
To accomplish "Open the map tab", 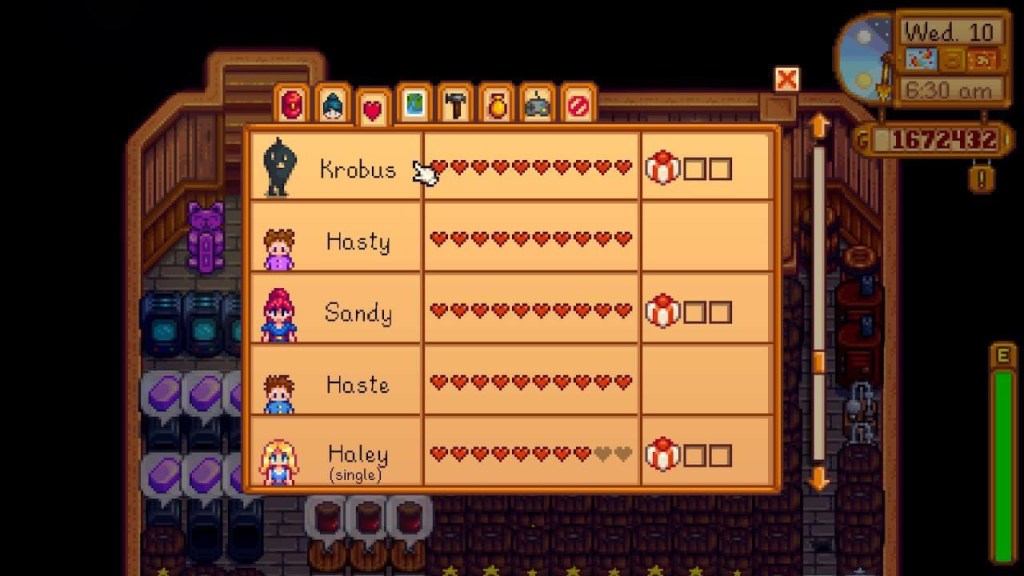I will tap(414, 105).
